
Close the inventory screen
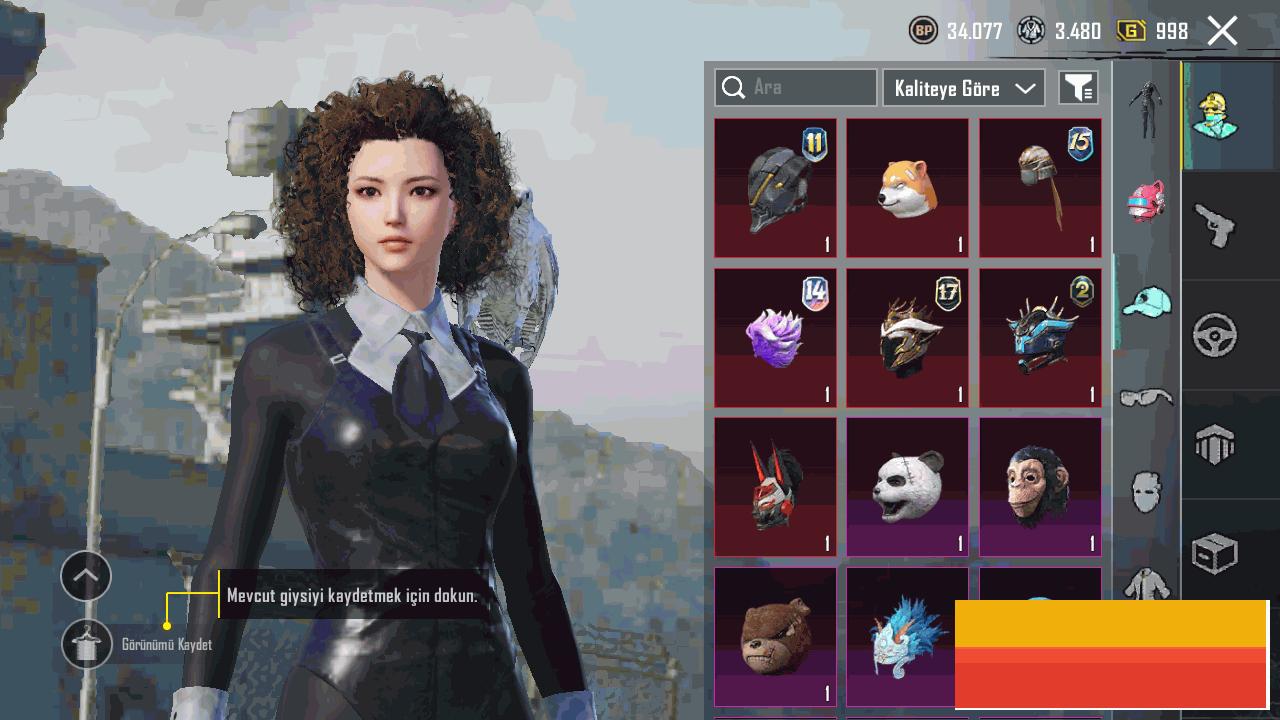(1222, 31)
